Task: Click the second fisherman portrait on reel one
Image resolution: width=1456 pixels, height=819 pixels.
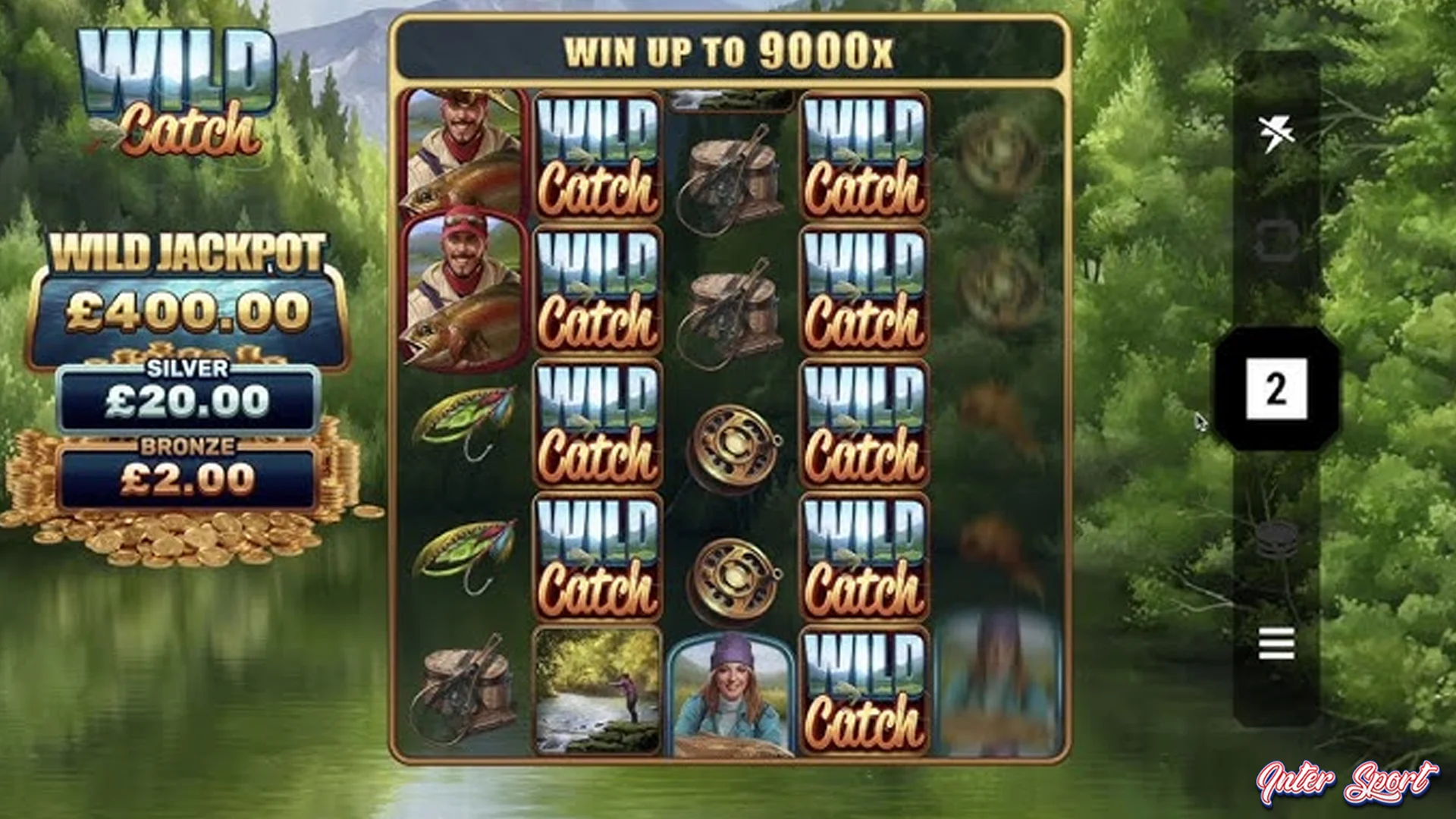Action: [463, 292]
